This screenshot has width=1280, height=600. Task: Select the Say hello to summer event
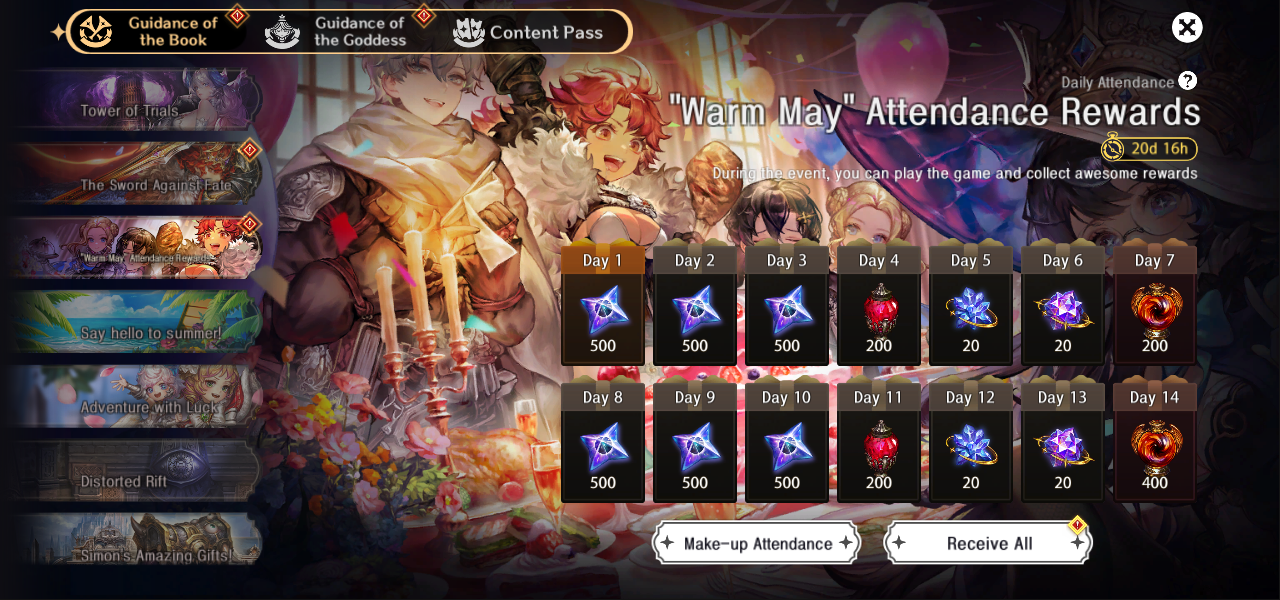pos(138,322)
